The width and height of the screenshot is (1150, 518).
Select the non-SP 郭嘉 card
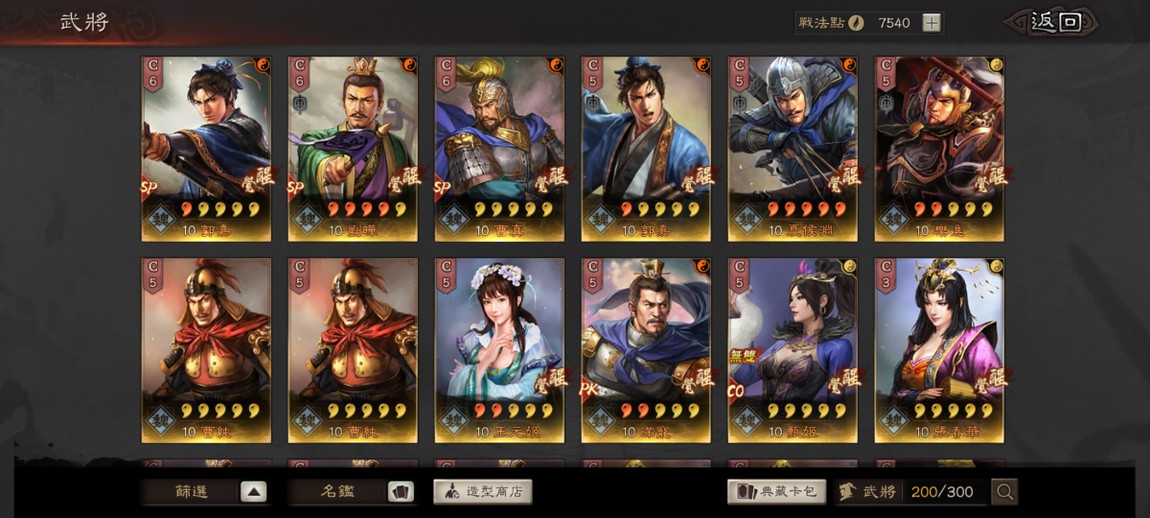click(646, 148)
